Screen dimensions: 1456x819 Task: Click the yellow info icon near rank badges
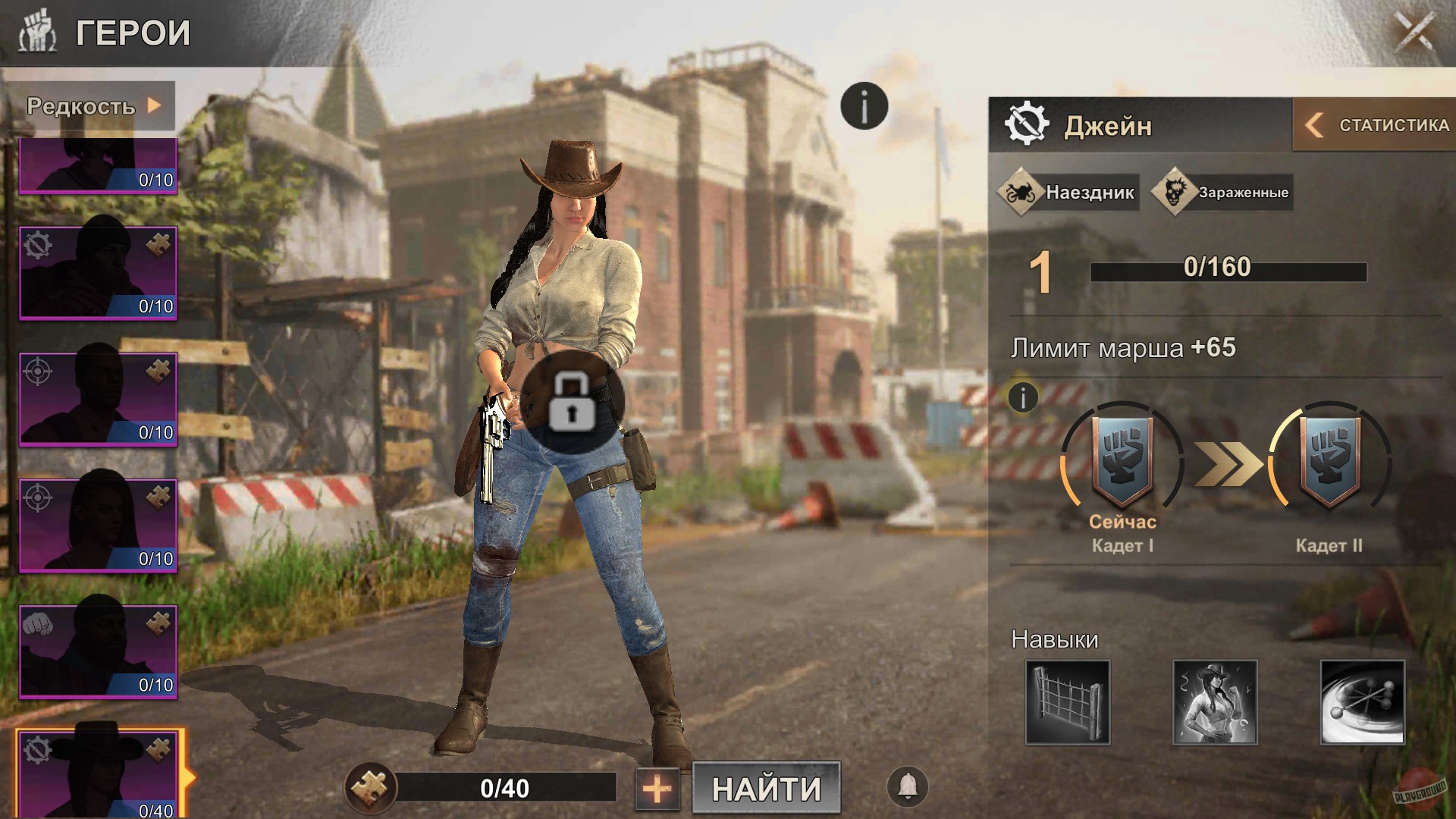click(1022, 397)
